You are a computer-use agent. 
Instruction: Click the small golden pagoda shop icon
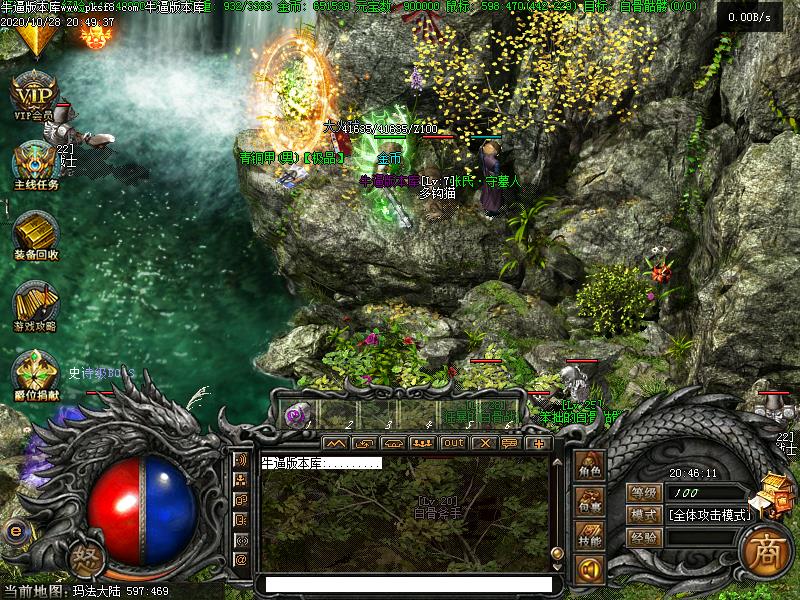click(775, 493)
